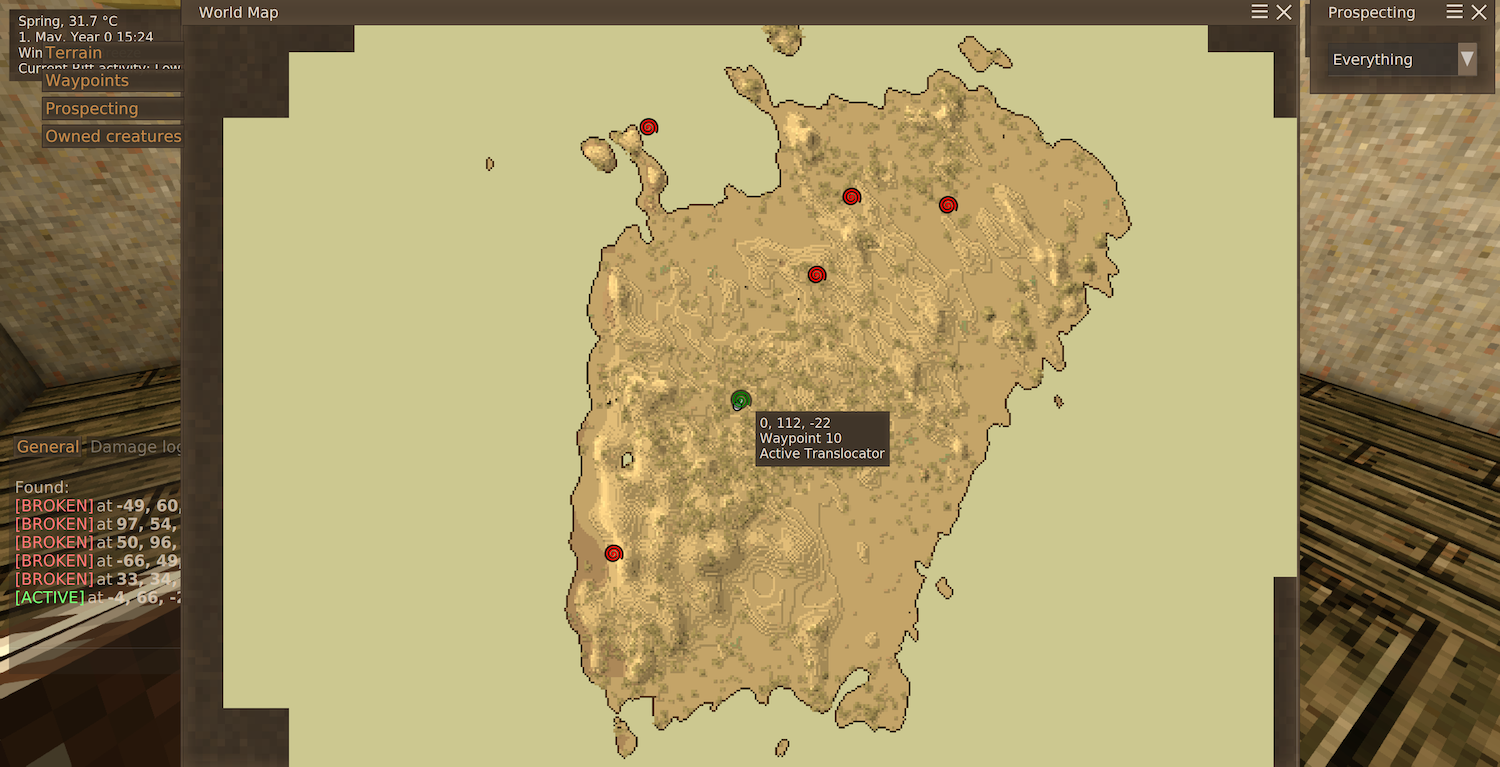Image resolution: width=1500 pixels, height=767 pixels.
Task: Open the Prospecting panel hamburger menu
Action: pos(1457,11)
